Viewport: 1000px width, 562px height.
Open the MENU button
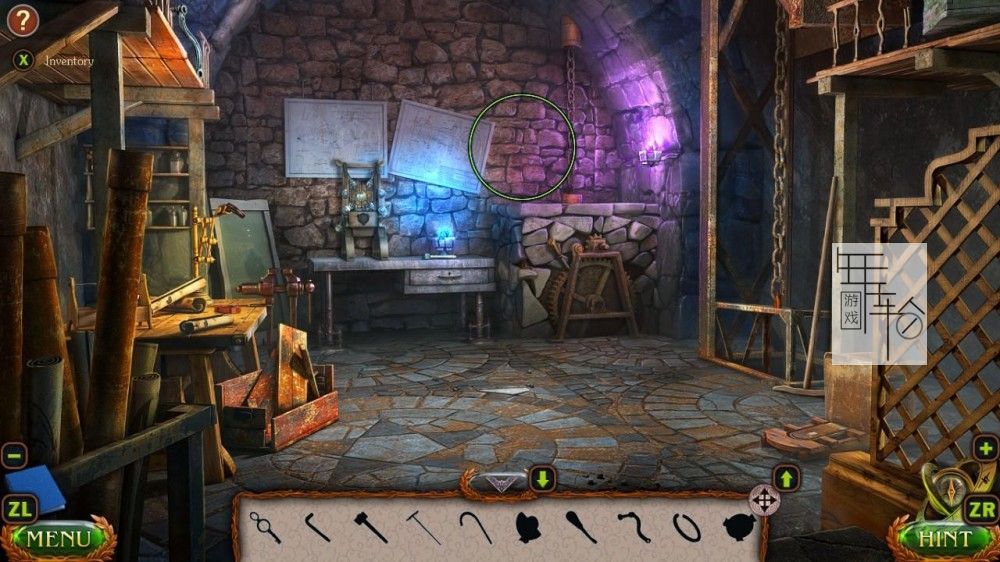58,539
